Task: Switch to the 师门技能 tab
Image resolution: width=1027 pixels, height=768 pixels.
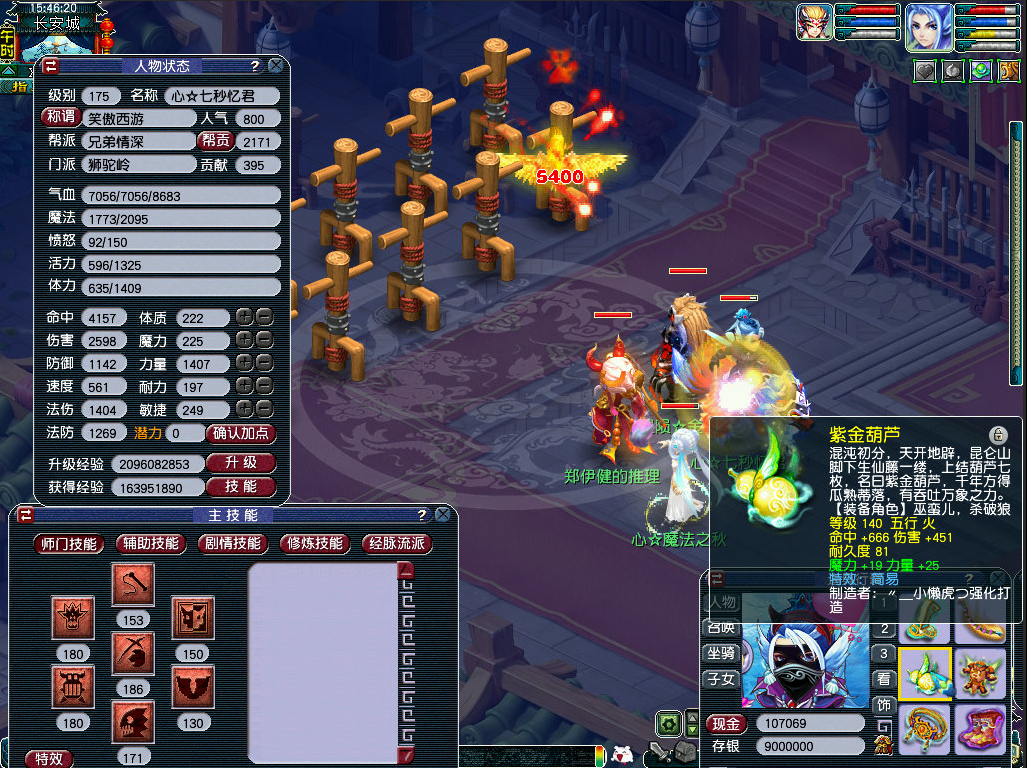Action: (68, 544)
